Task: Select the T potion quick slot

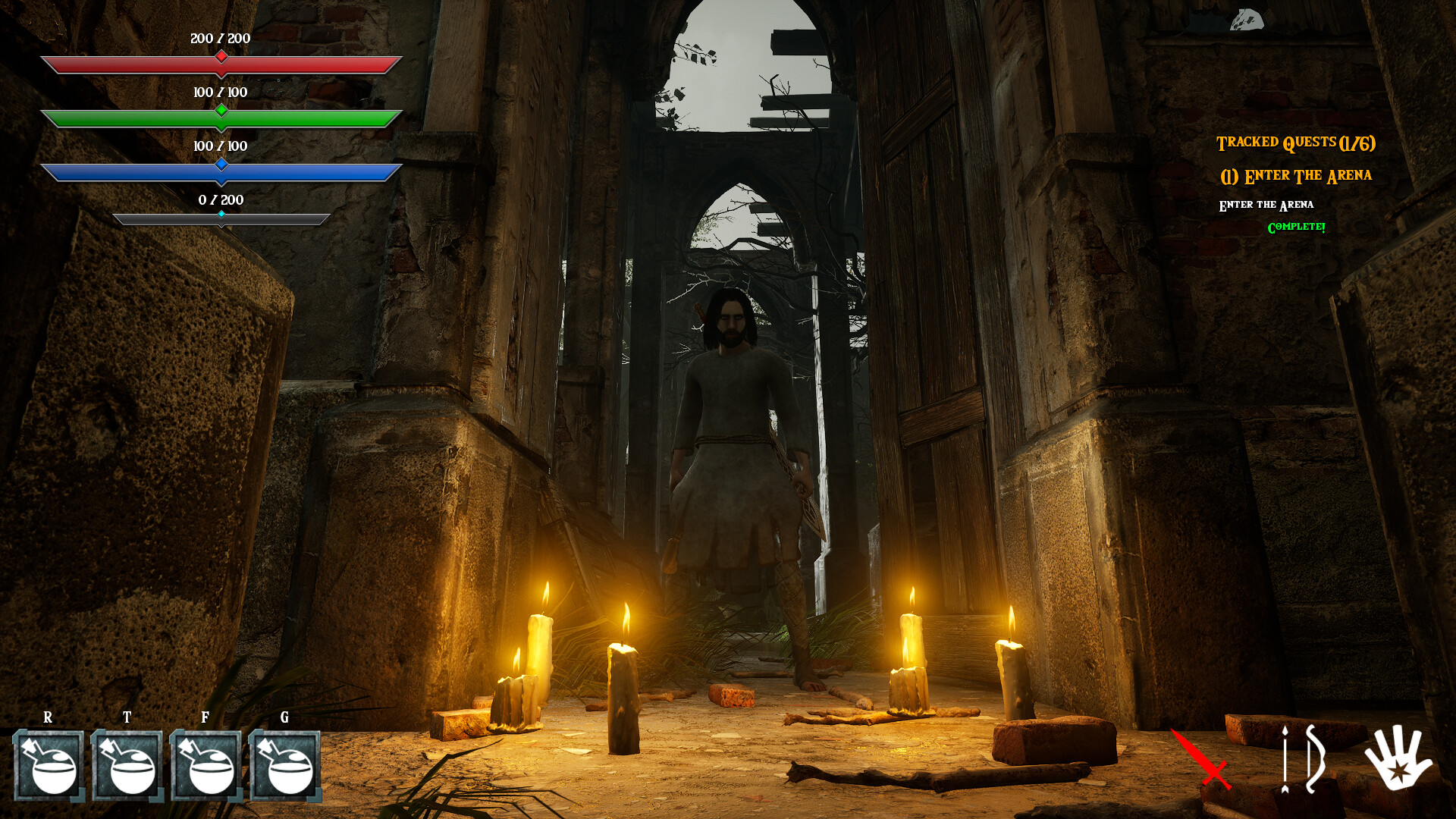Action: (129, 766)
